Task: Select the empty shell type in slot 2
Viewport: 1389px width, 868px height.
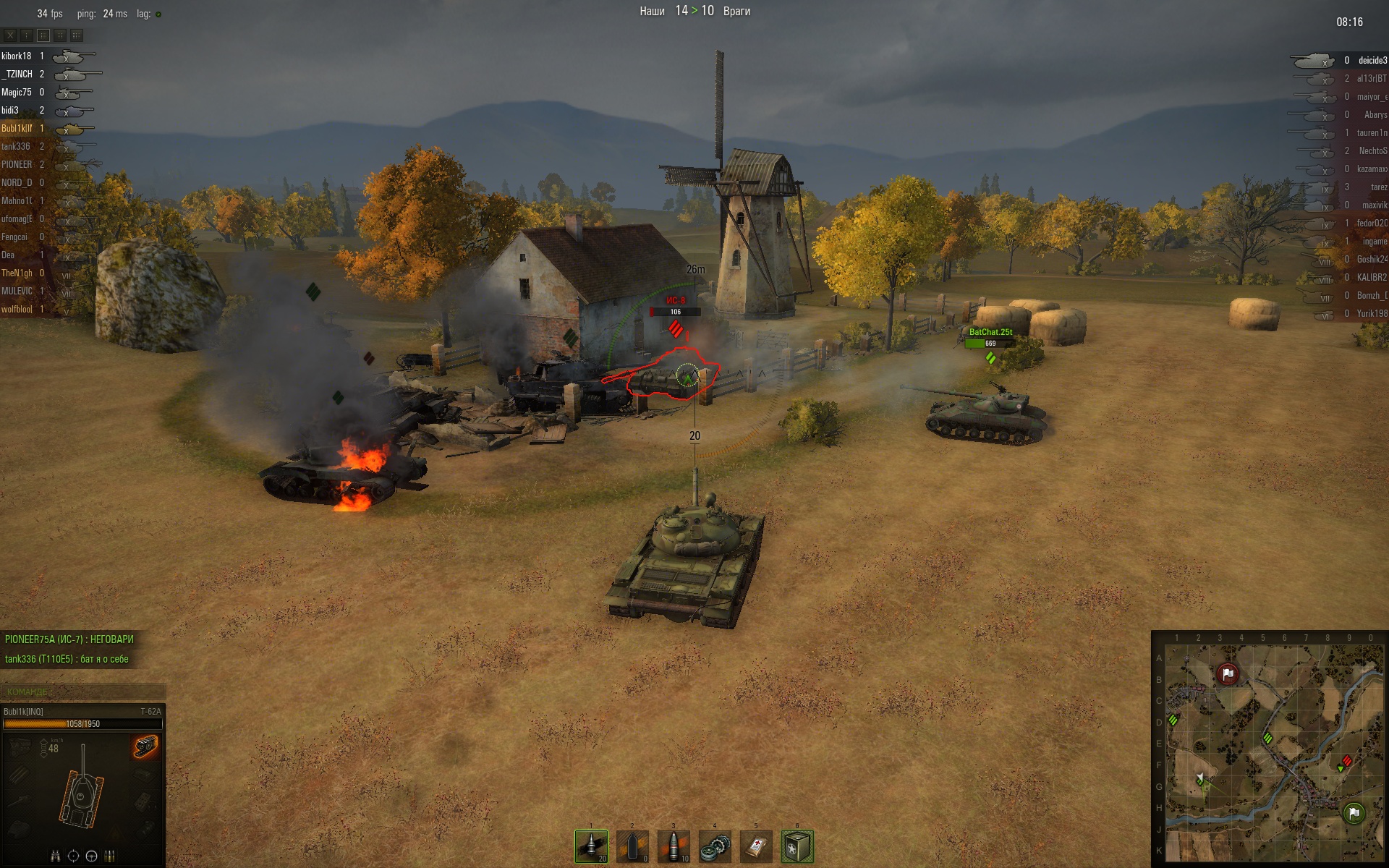Action: (632, 846)
